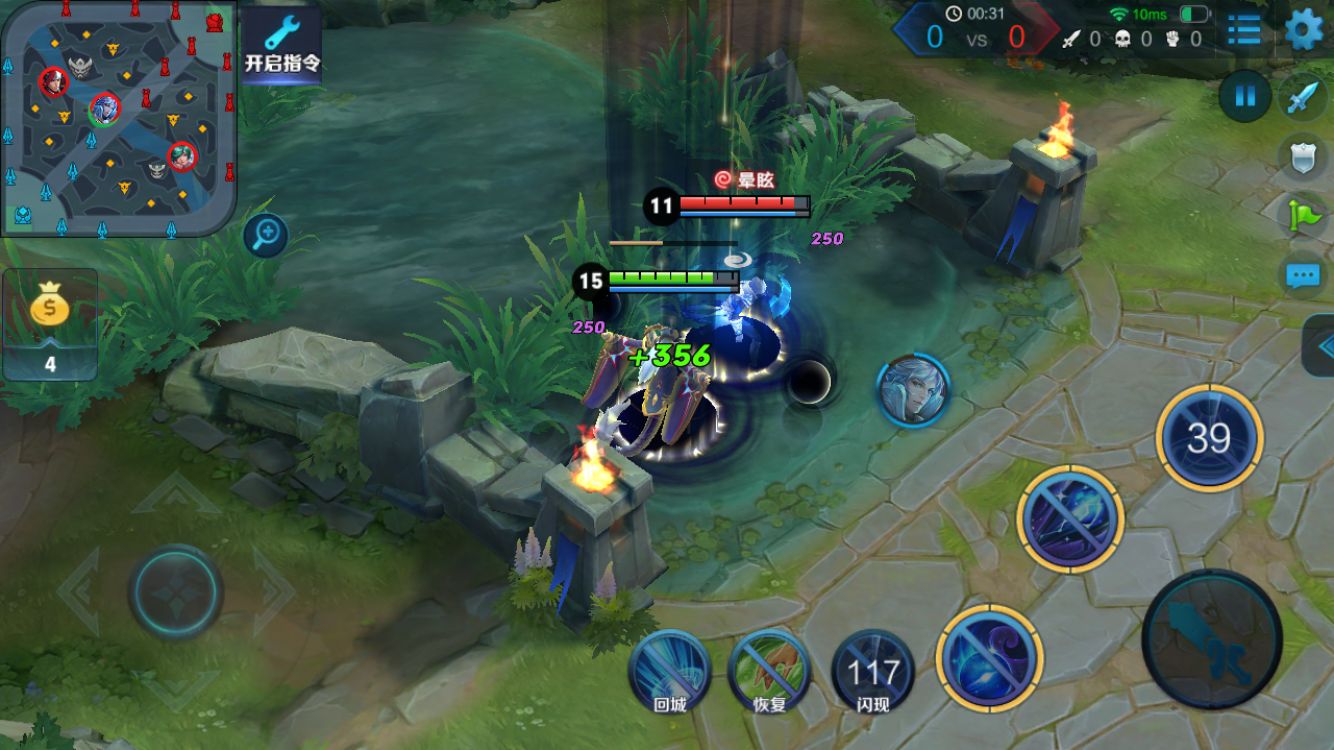Screen dimensions: 1334x750
Task: Tap the movement joystick center
Action: click(x=176, y=591)
